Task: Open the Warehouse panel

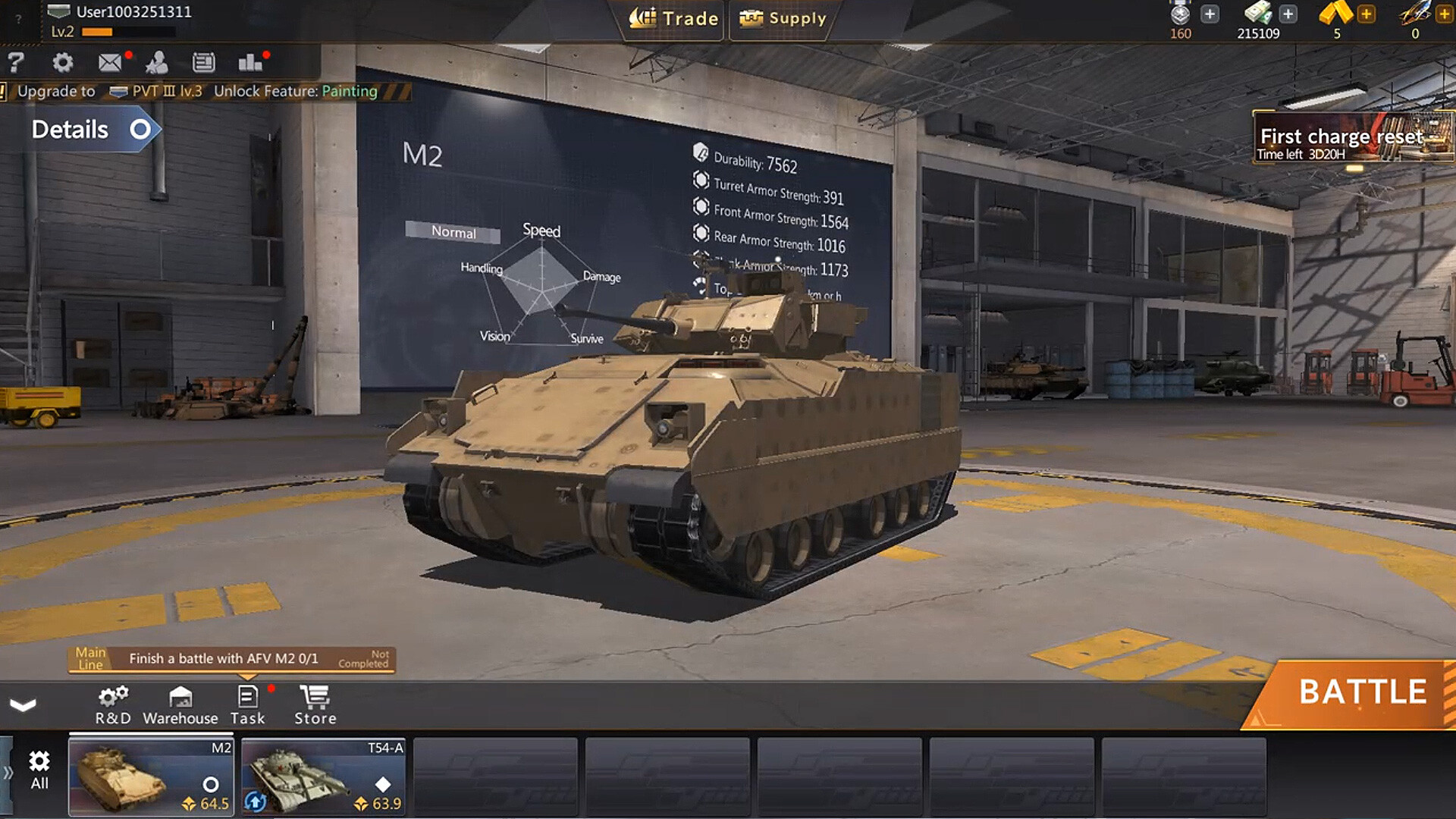Action: (x=180, y=704)
